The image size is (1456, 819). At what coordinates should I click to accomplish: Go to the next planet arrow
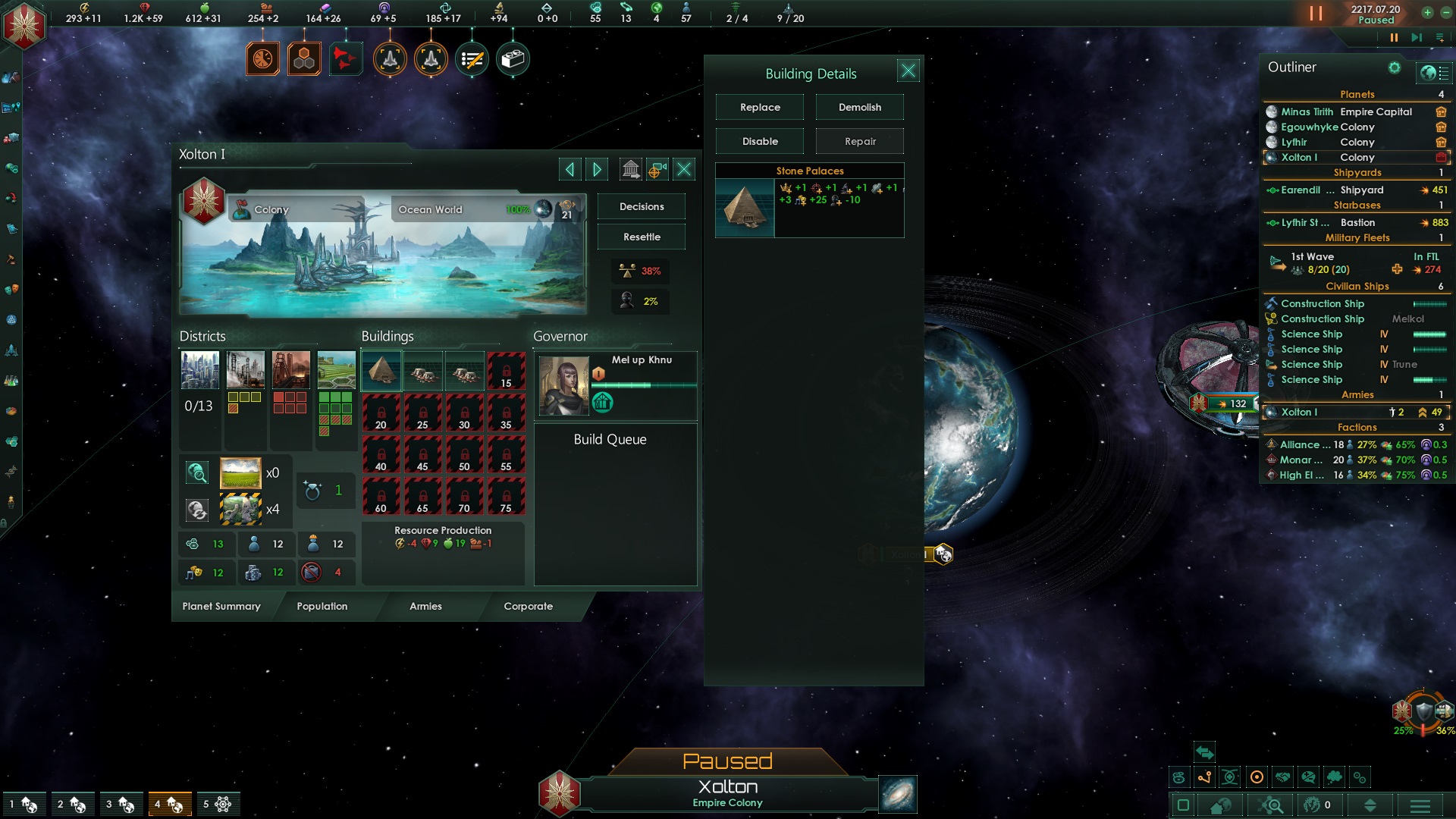click(x=597, y=169)
